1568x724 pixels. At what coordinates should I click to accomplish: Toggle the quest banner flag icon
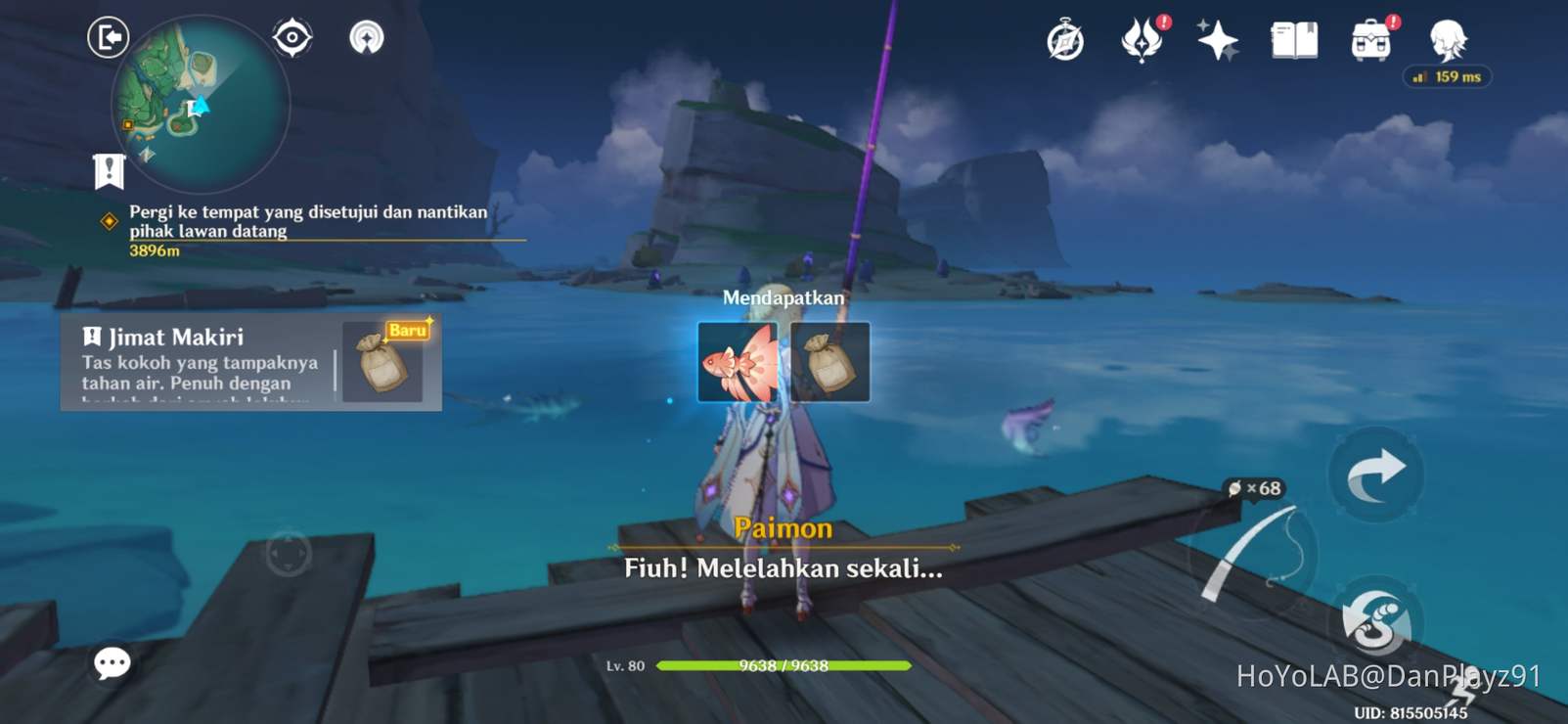coord(108,170)
